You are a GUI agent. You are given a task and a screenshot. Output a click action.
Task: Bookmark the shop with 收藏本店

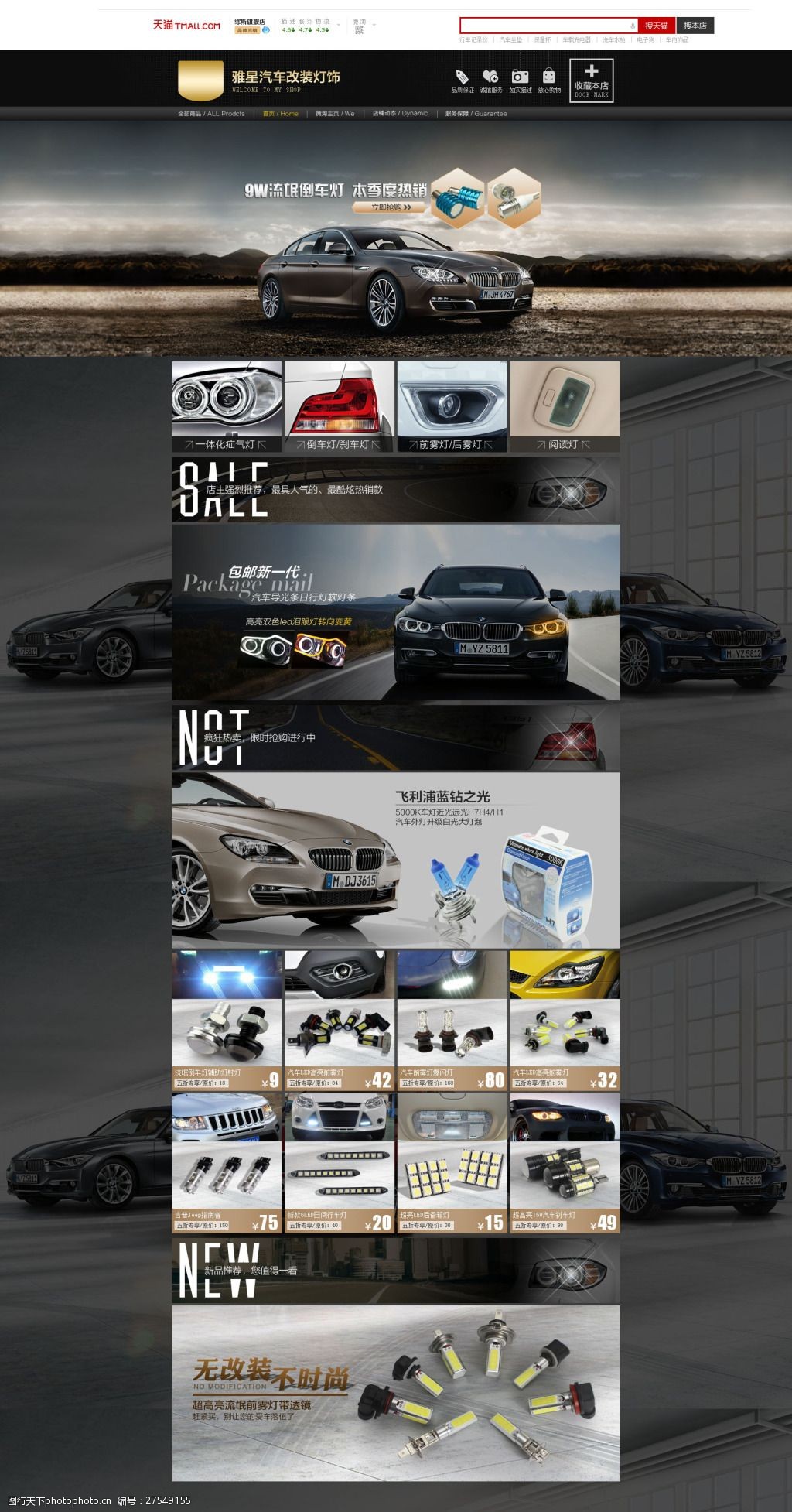pos(591,80)
